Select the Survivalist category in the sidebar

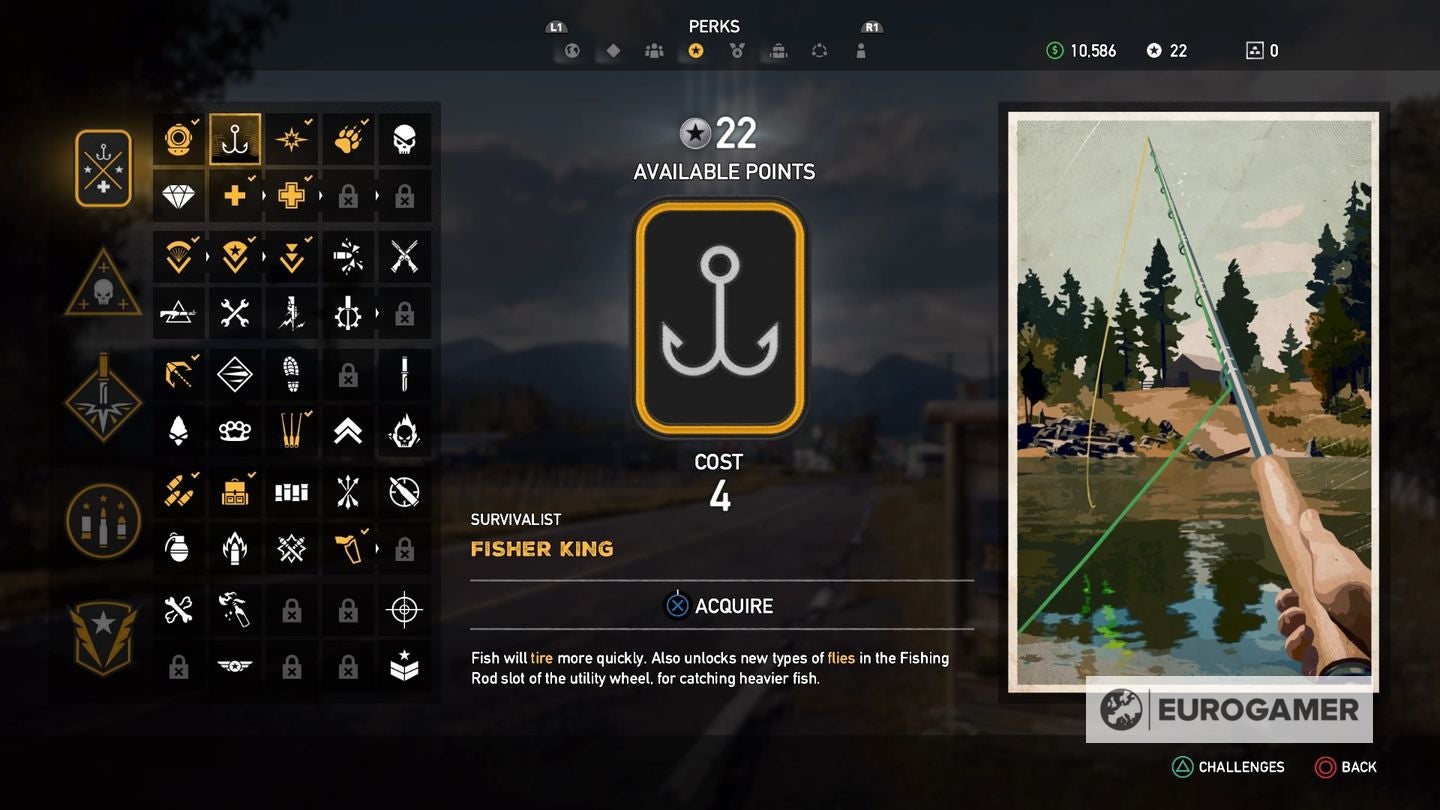[103, 167]
